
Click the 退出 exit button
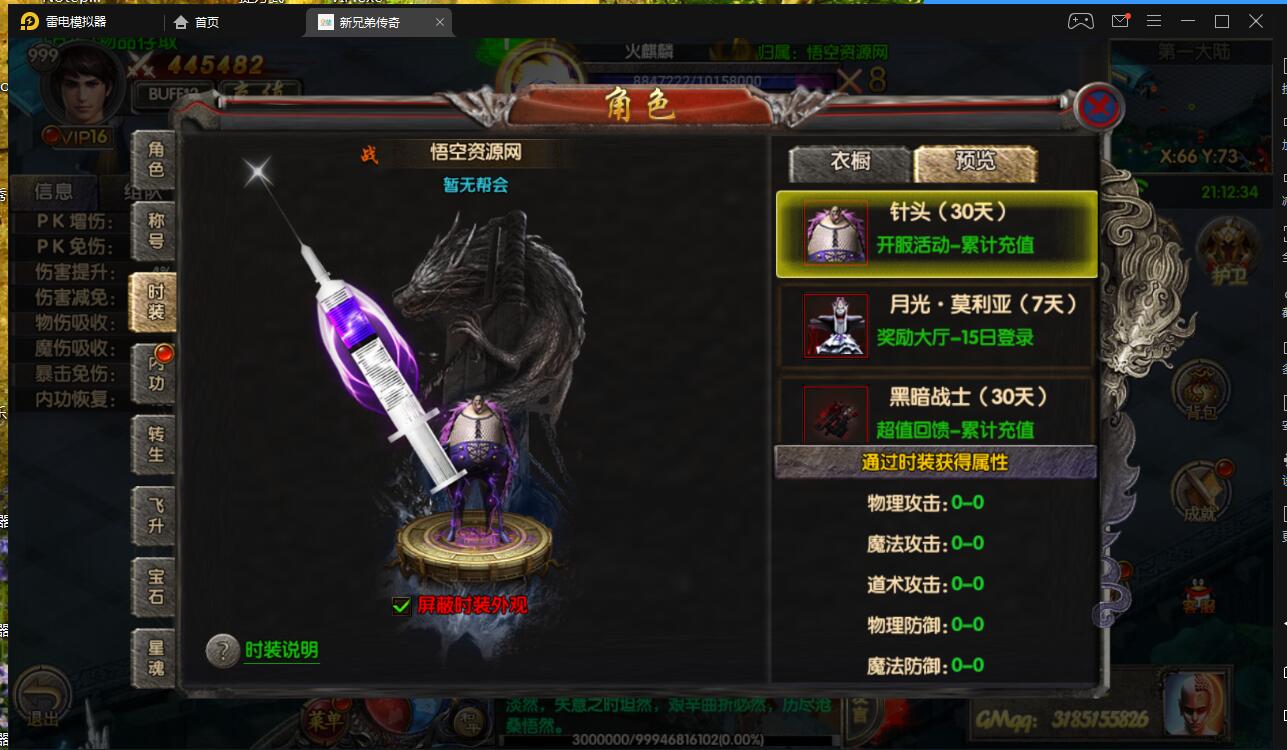pyautogui.click(x=42, y=698)
